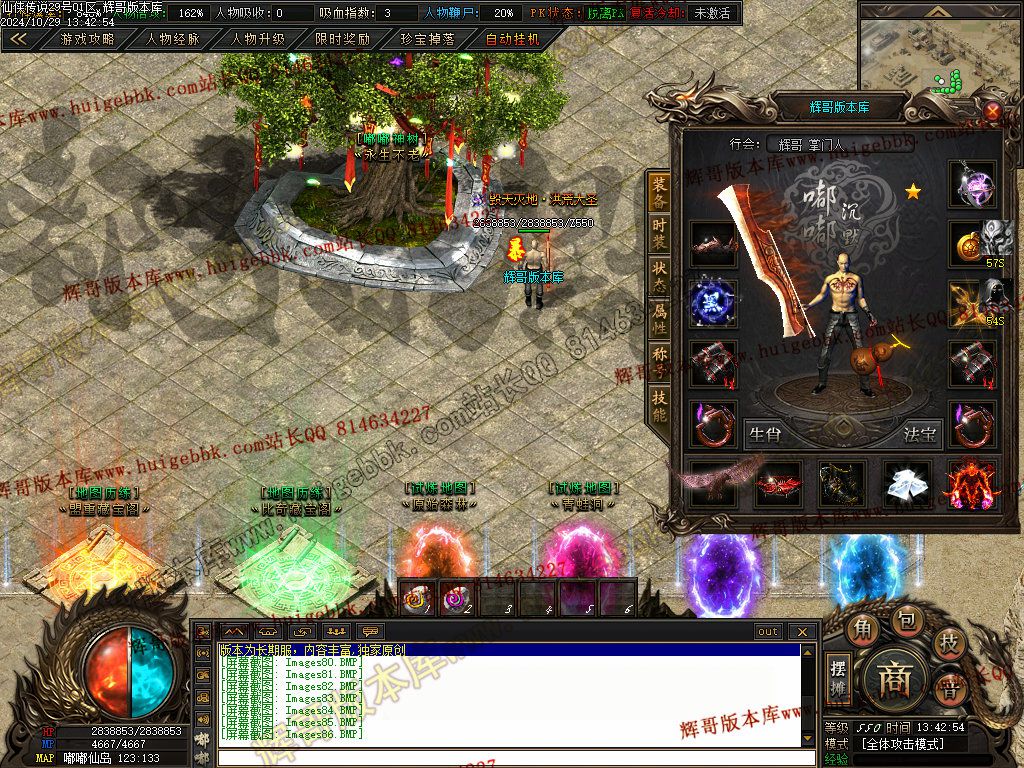Open the 人物经脉 meridians menu
The image size is (1024, 768).
pos(172,40)
